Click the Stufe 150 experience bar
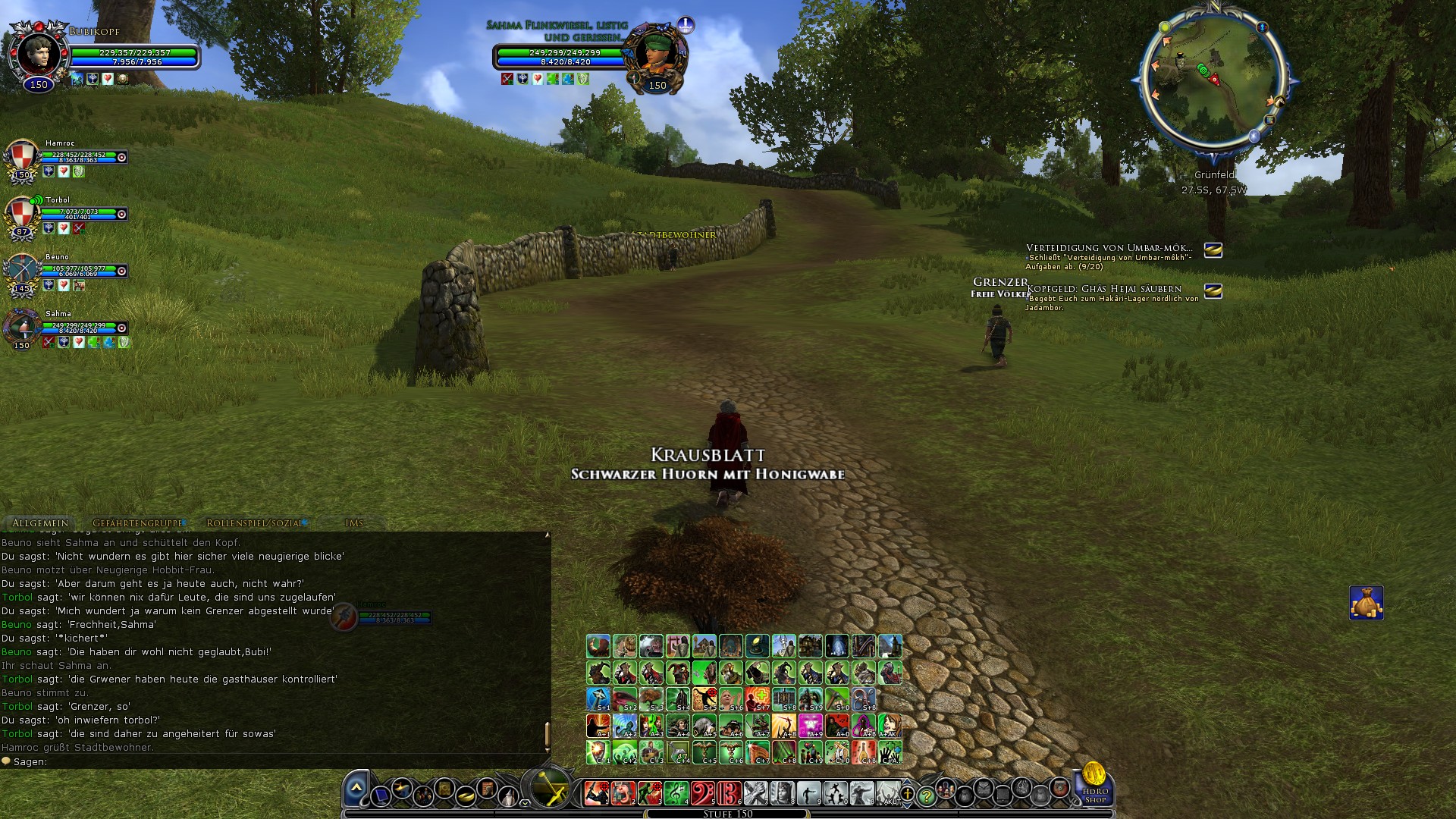 728,814
